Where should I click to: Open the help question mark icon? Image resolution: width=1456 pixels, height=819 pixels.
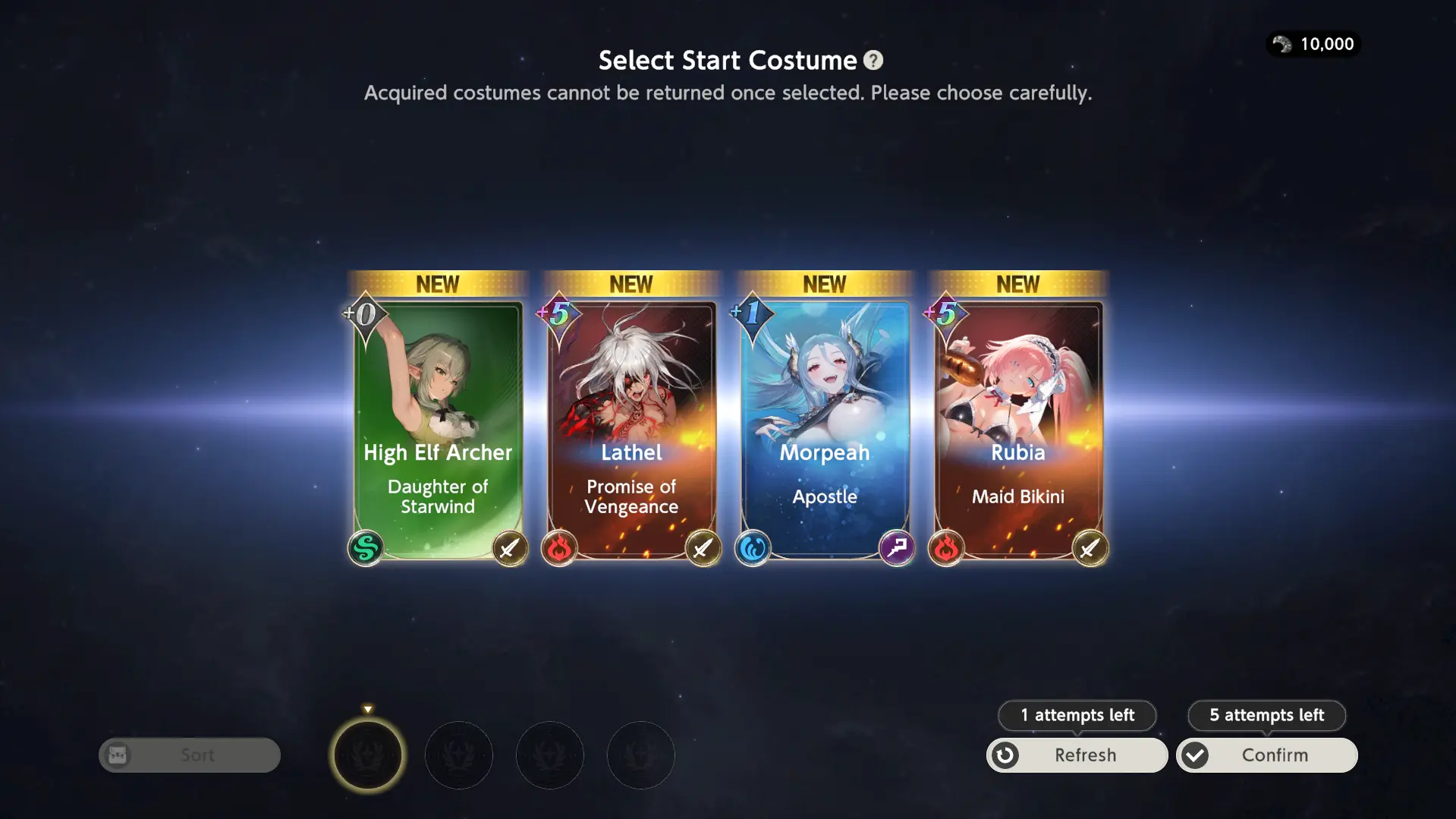click(873, 61)
